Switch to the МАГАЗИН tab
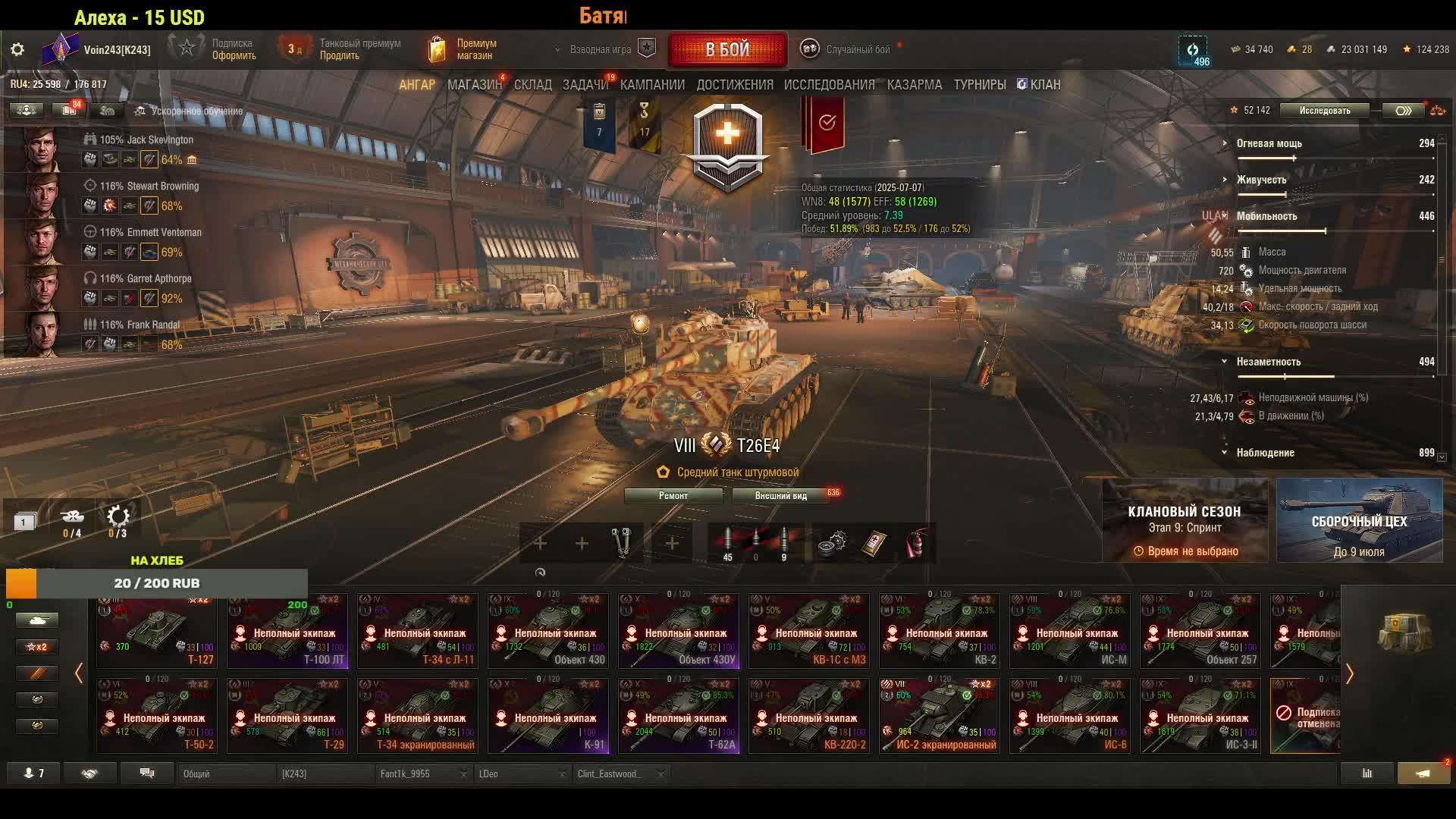This screenshot has height=819, width=1456. pos(474,85)
